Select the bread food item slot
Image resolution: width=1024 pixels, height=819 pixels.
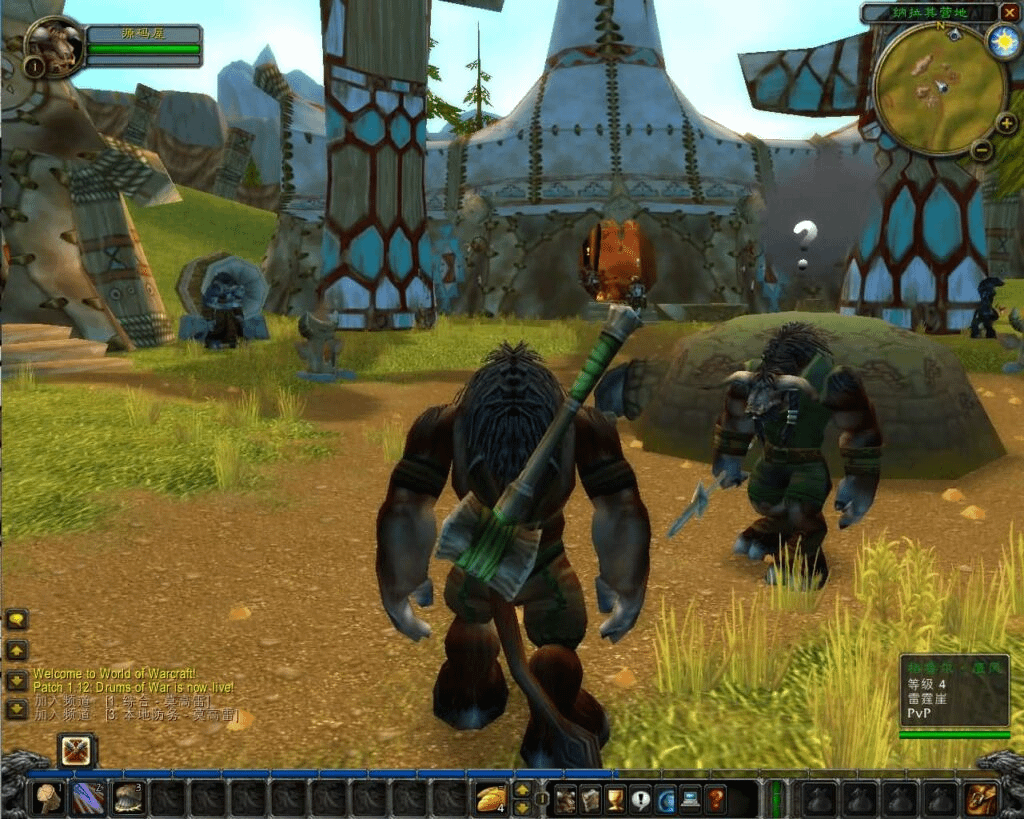click(490, 798)
